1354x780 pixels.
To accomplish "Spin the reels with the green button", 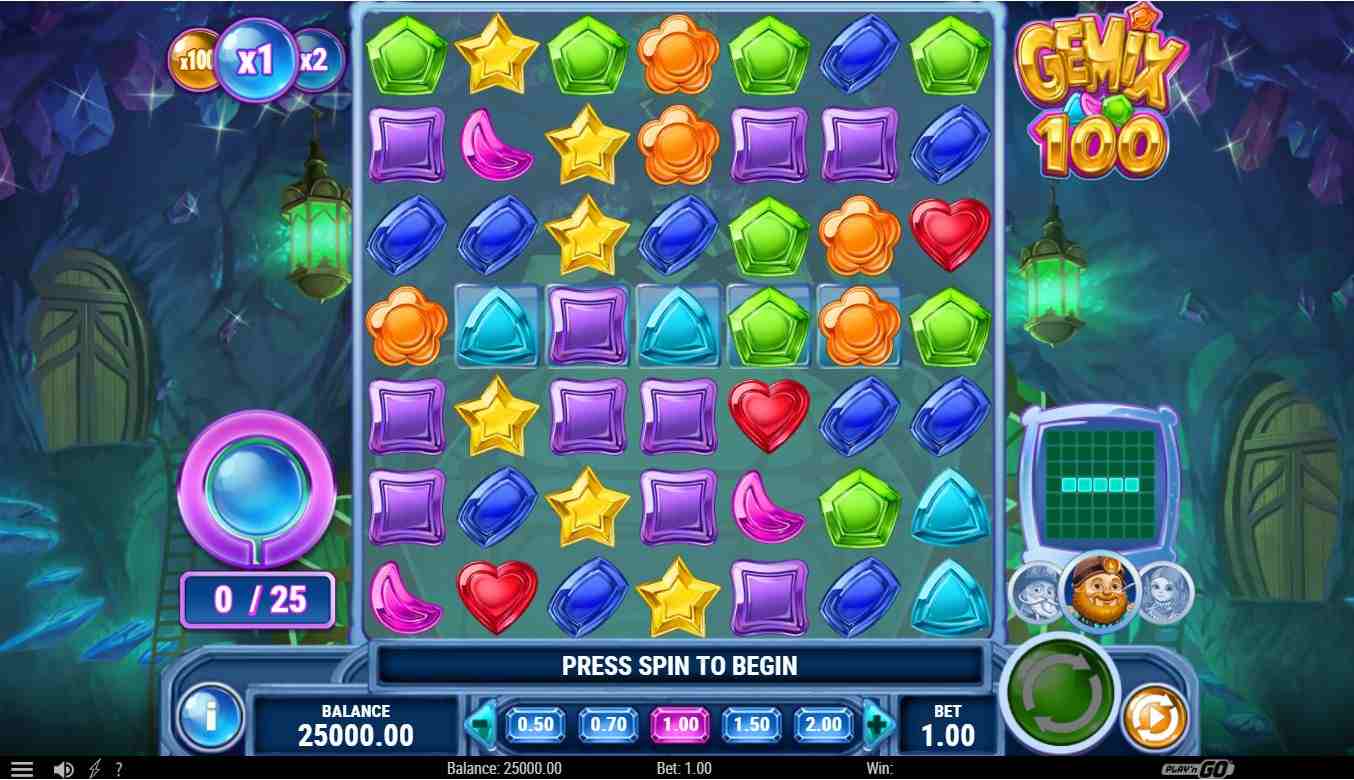I will click(1059, 691).
